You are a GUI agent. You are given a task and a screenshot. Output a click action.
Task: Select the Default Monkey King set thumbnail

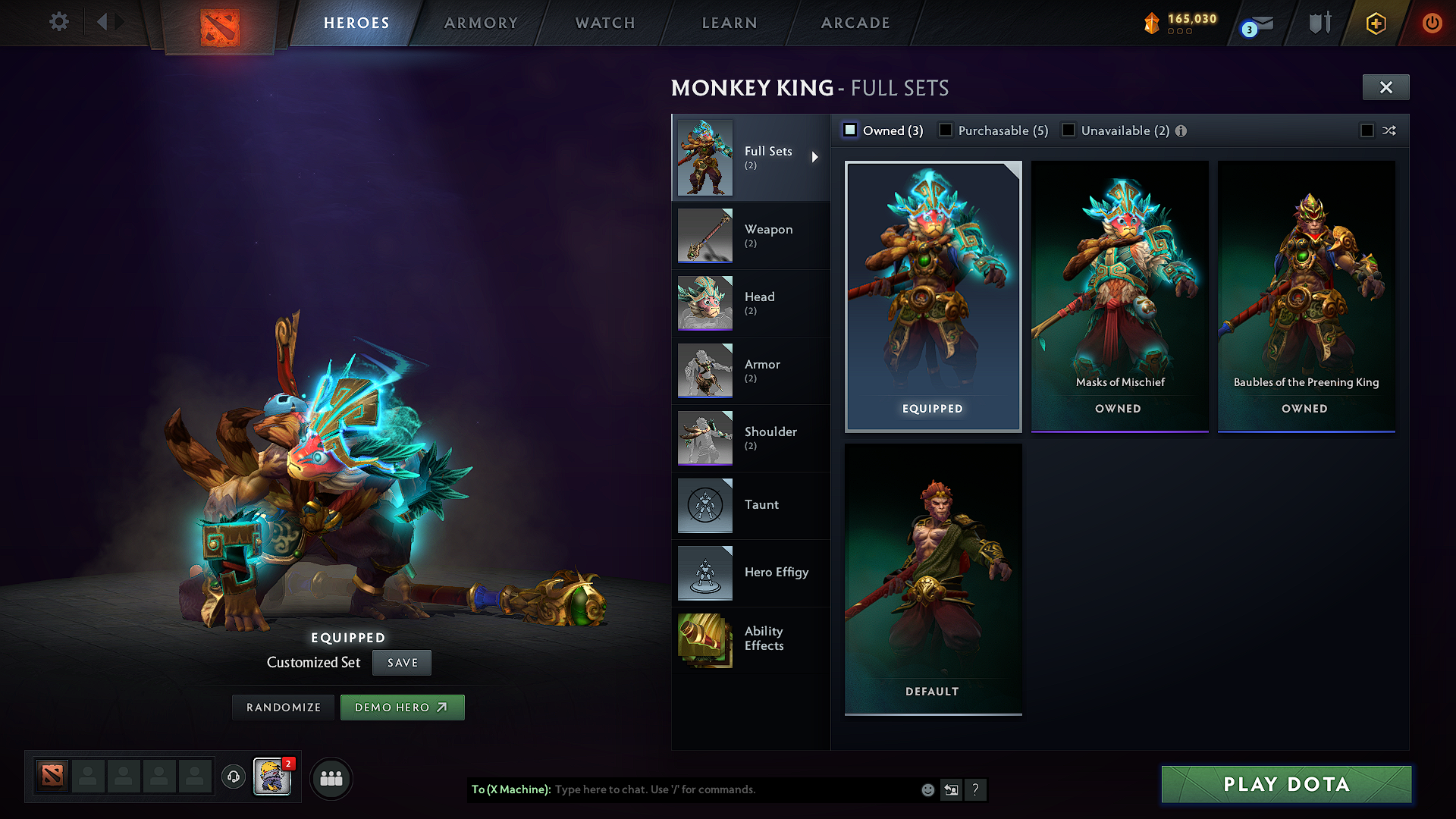(933, 576)
